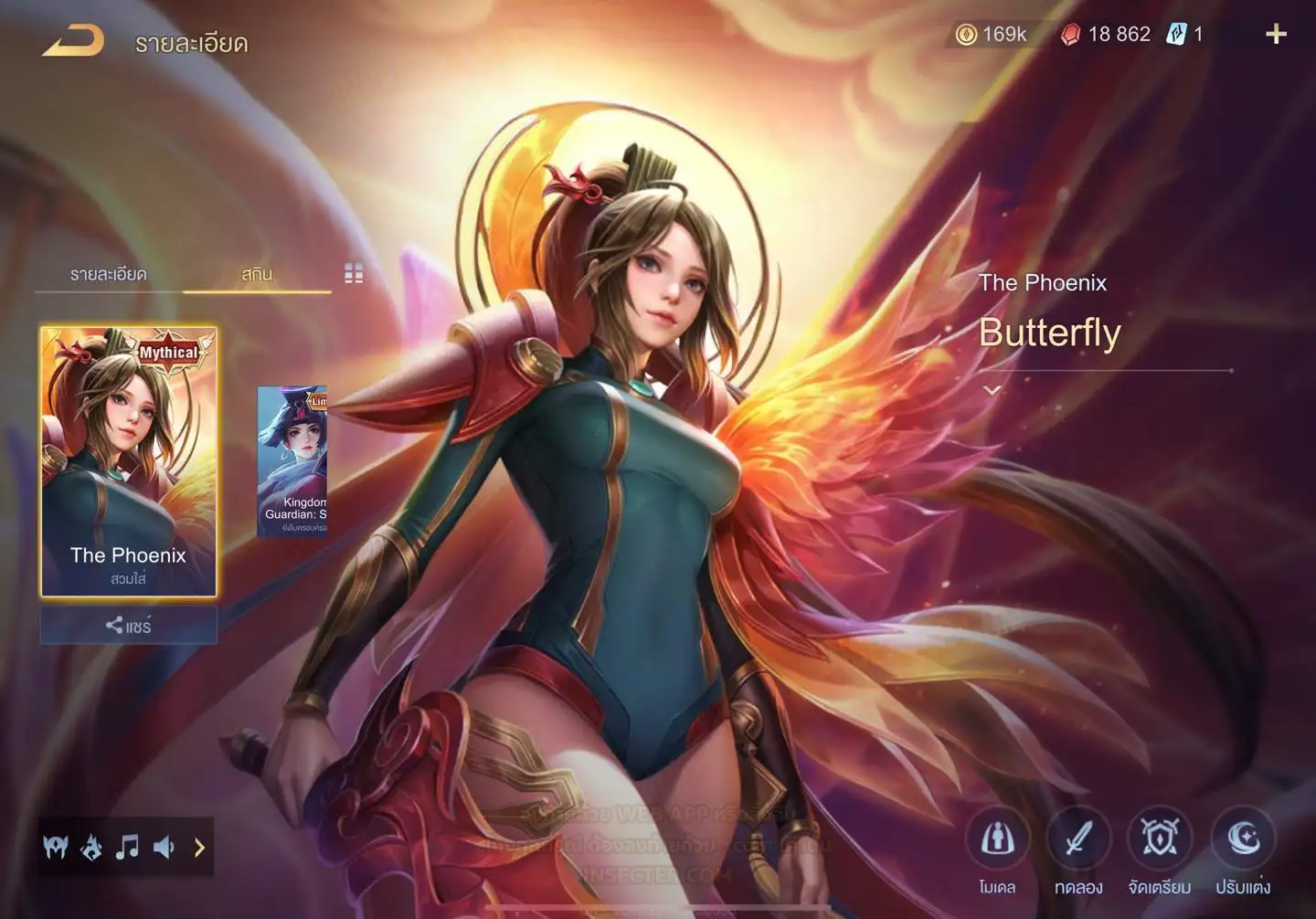Select the สกิน skins tab
This screenshot has width=1316, height=919.
[257, 274]
